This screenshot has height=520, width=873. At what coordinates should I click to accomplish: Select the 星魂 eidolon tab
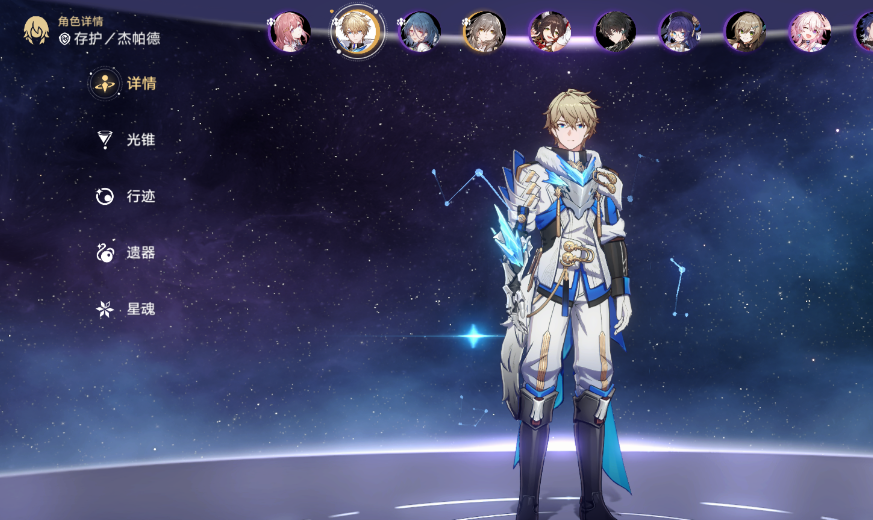click(125, 309)
